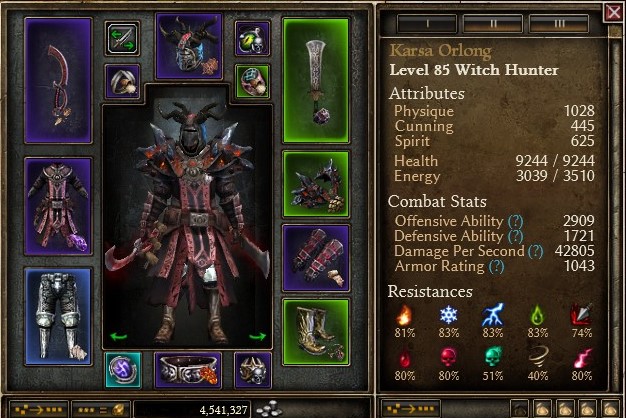626x418 pixels.
Task: Select the chest armor slot
Action: (58, 207)
